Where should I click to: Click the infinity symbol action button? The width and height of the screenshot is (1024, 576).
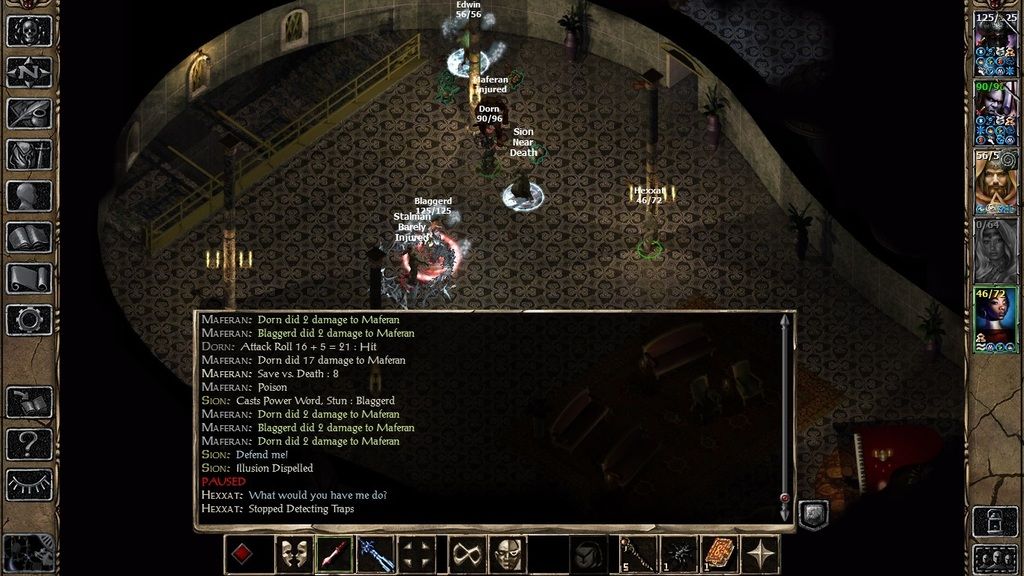(x=463, y=555)
